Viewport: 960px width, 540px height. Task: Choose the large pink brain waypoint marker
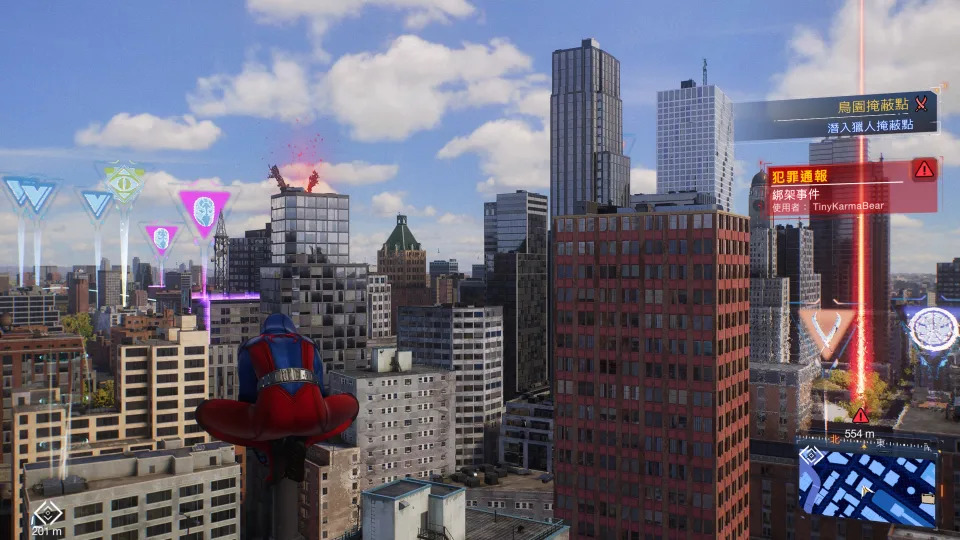pos(205,211)
